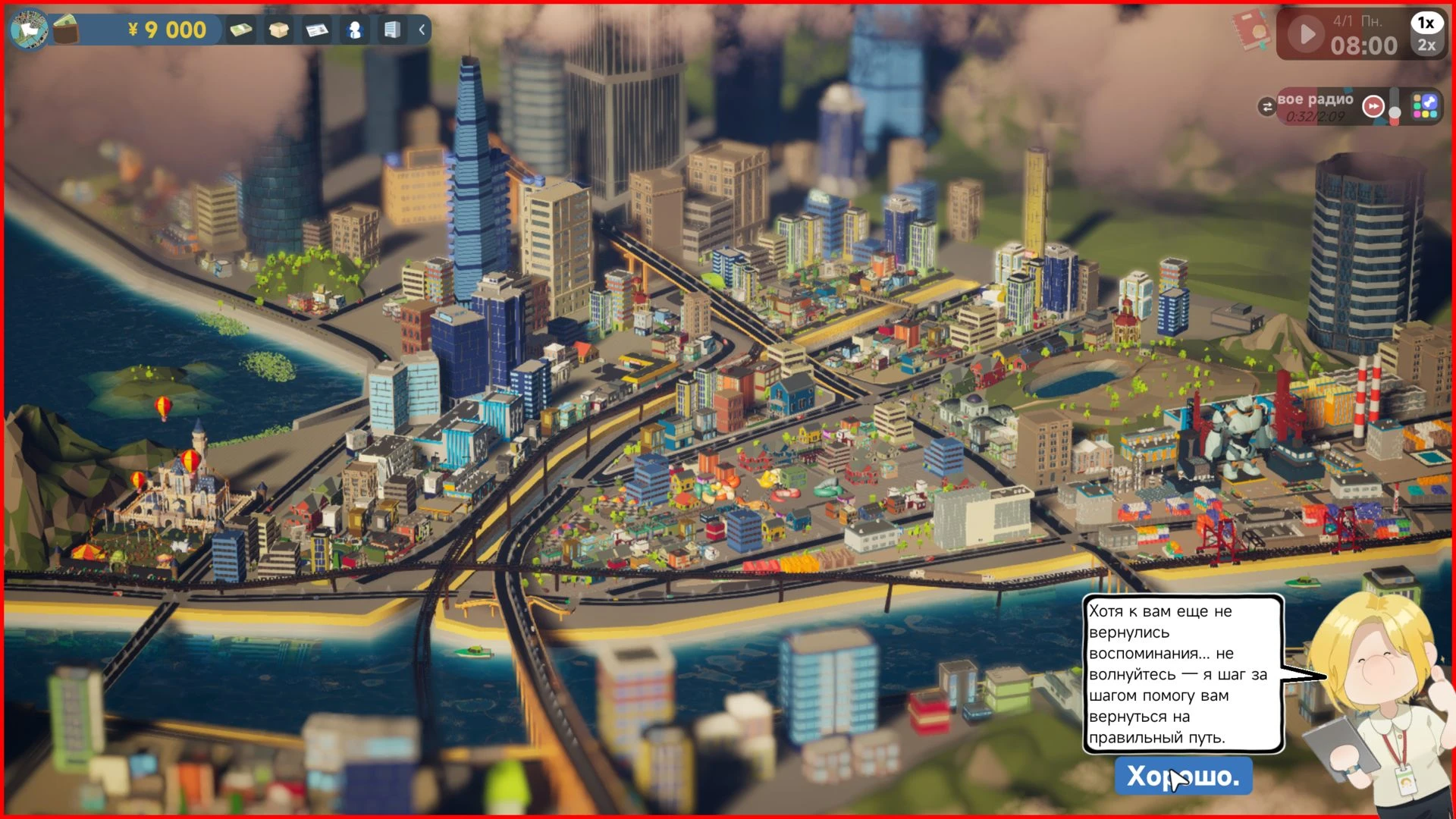This screenshot has width=1456, height=819.
Task: Toggle radio shuffle arrows button
Action: [x=1266, y=107]
